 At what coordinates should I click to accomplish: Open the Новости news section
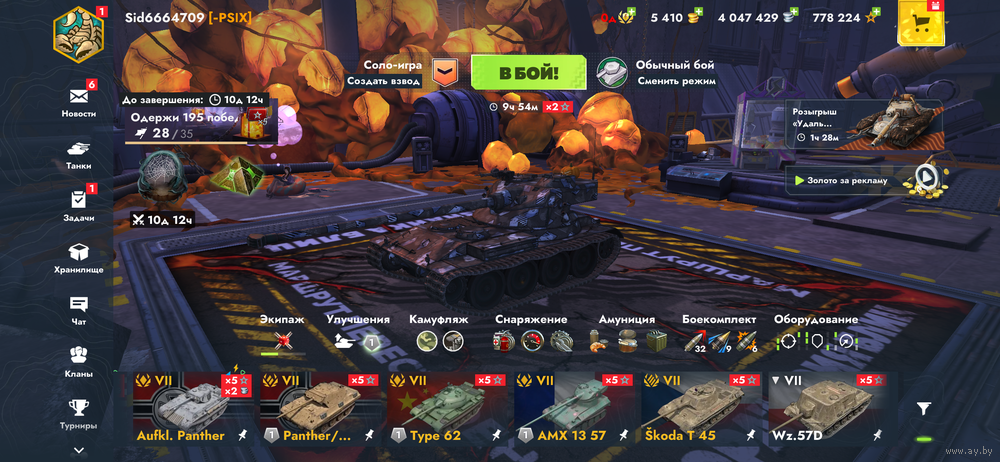[x=79, y=102]
